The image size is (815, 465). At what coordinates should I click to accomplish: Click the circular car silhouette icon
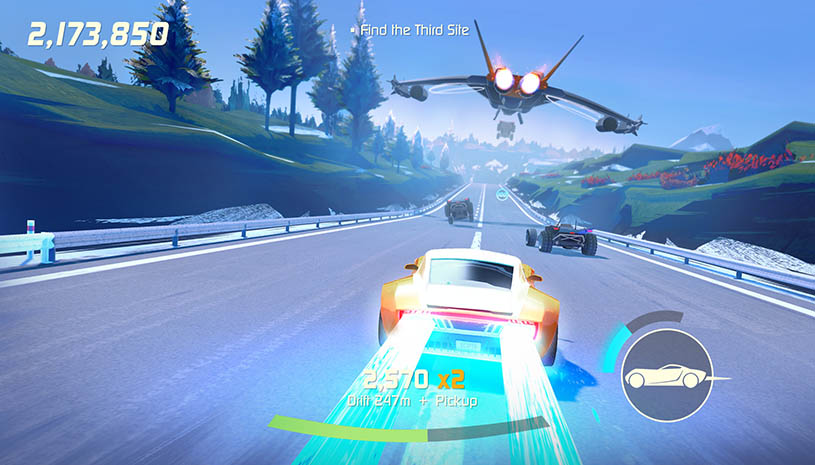coord(665,376)
